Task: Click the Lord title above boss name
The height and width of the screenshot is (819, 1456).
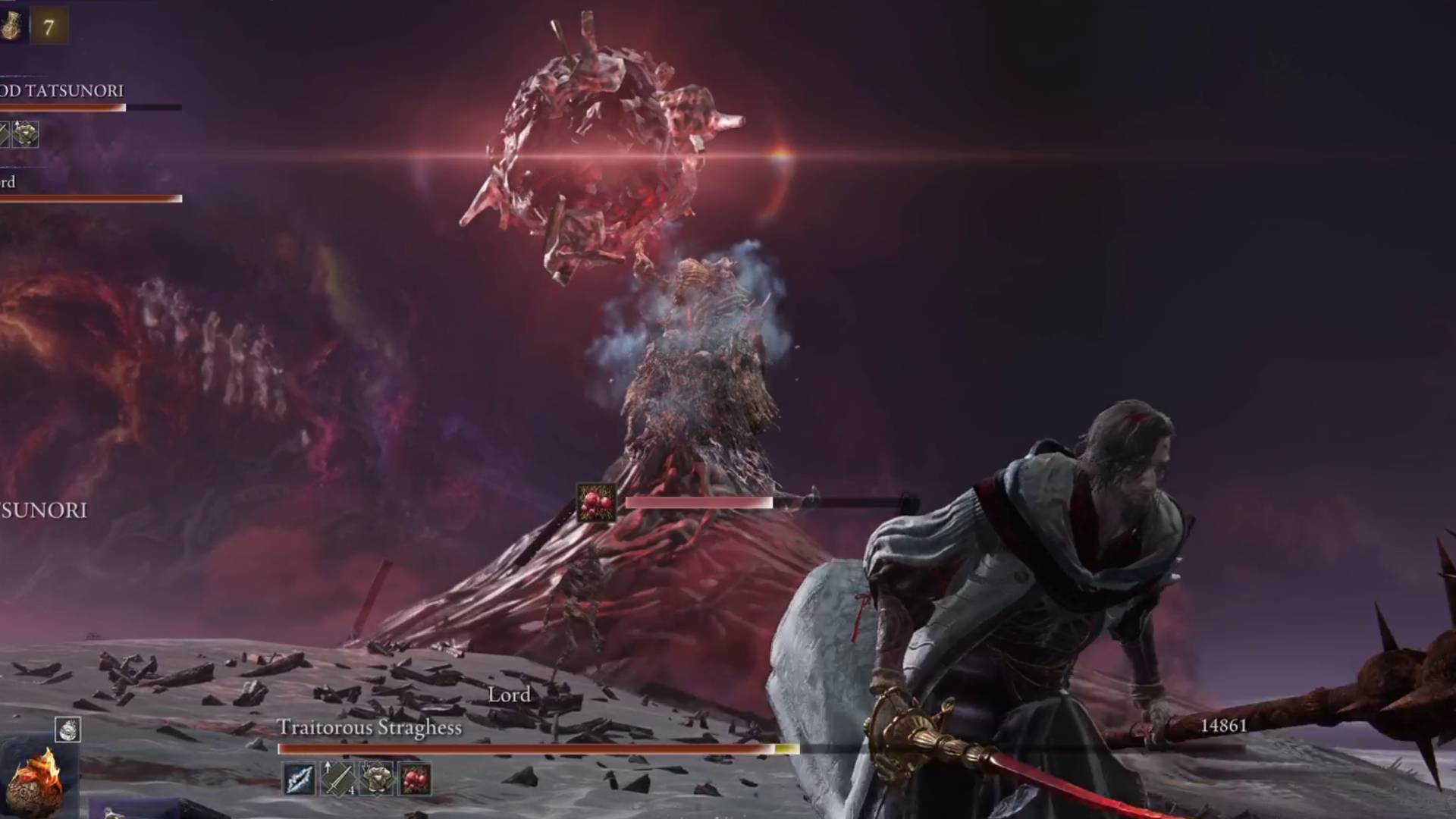Action: [510, 694]
